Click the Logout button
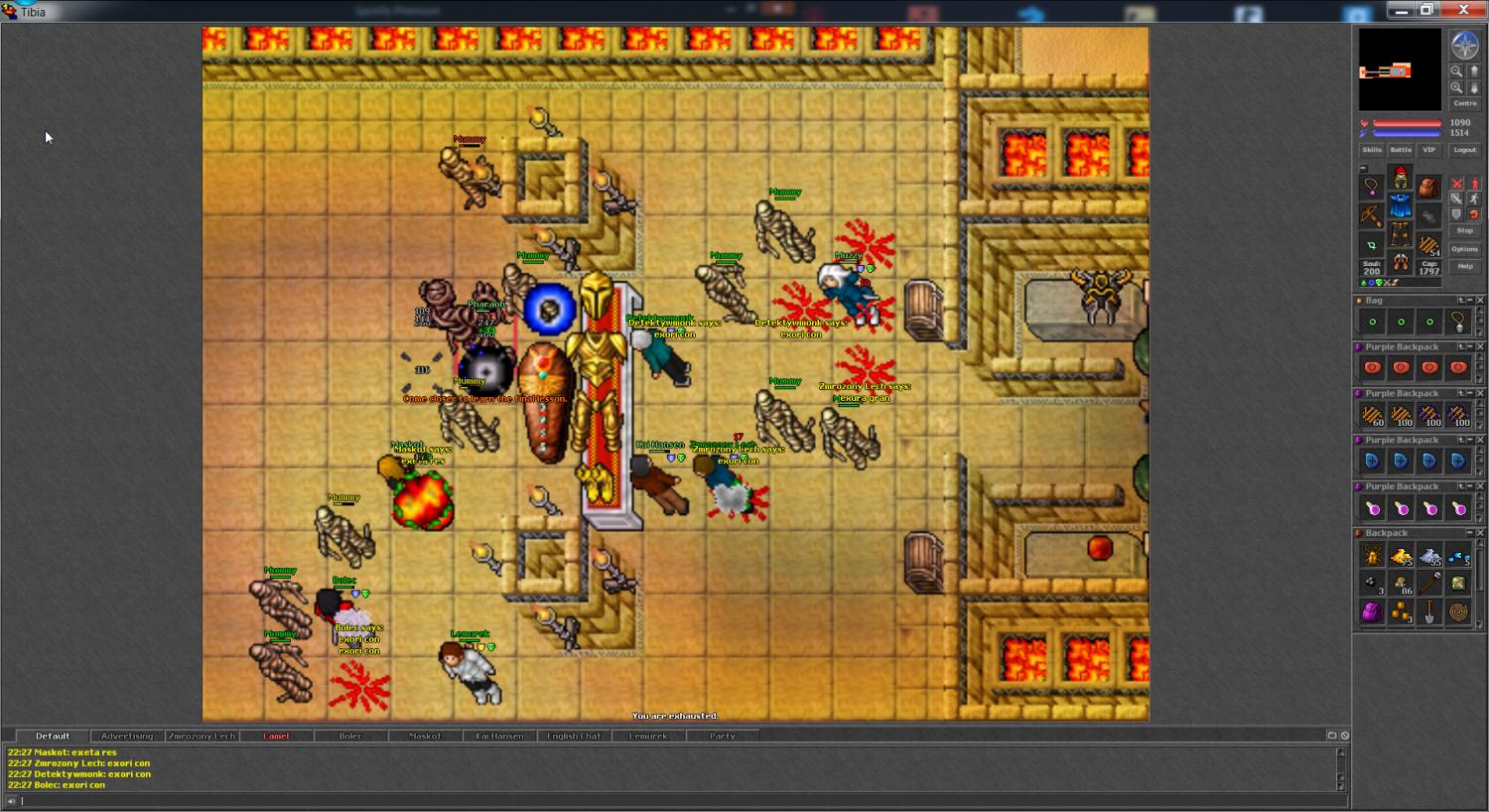Viewport: 1489px width, 812px height. click(x=1465, y=150)
